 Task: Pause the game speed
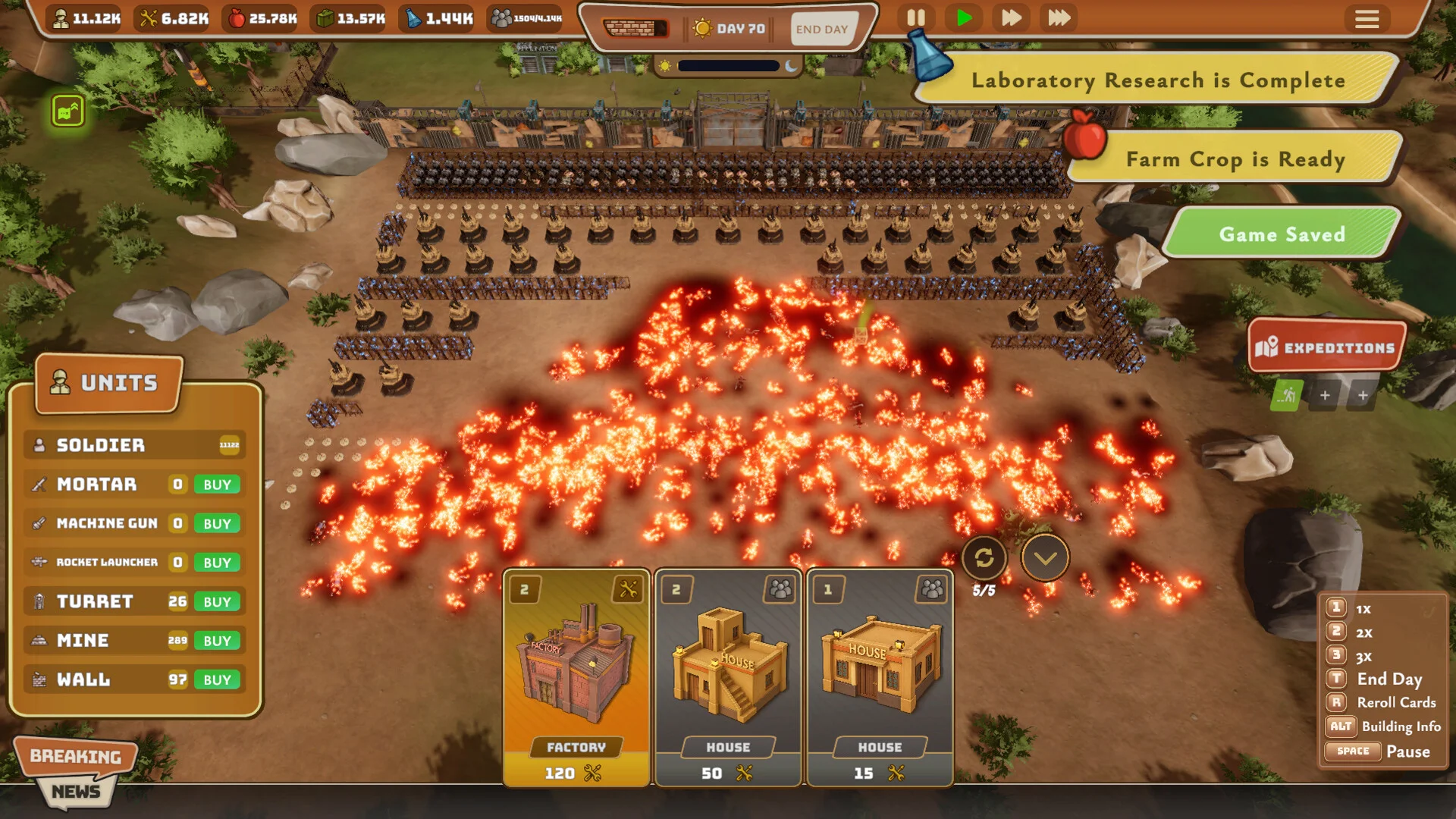pyautogui.click(x=916, y=17)
